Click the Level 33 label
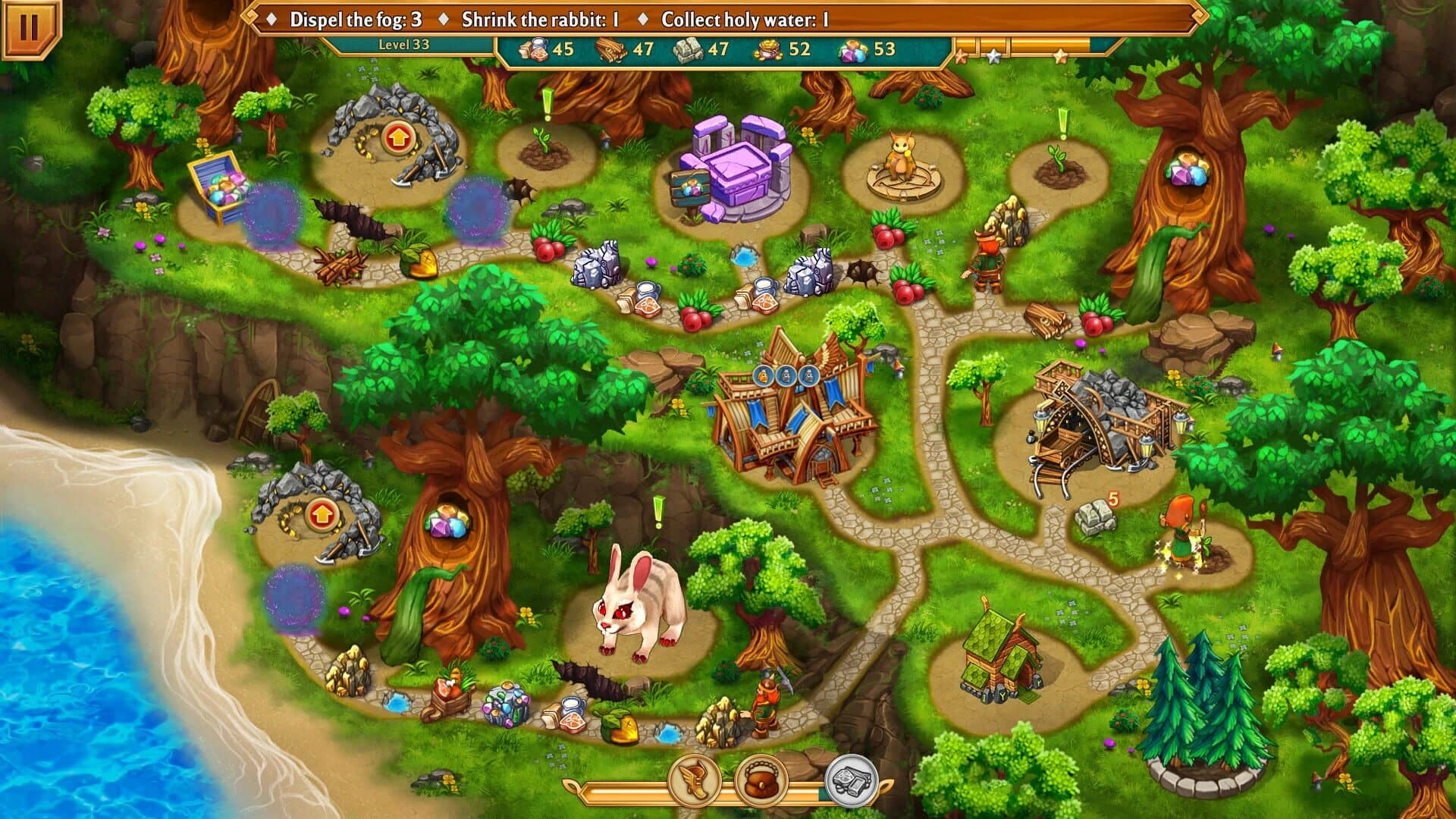Viewport: 1456px width, 819px height. pos(403,45)
